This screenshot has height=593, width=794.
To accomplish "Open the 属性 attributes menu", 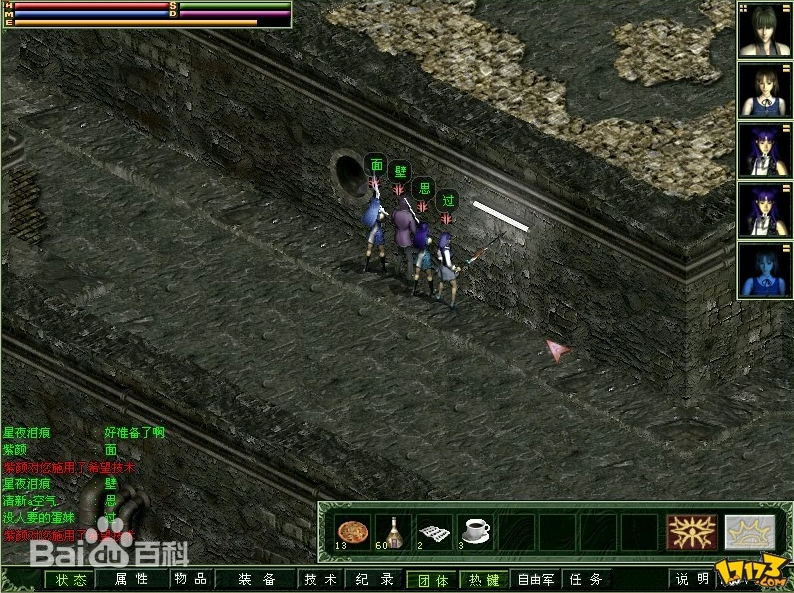I will [x=130, y=579].
